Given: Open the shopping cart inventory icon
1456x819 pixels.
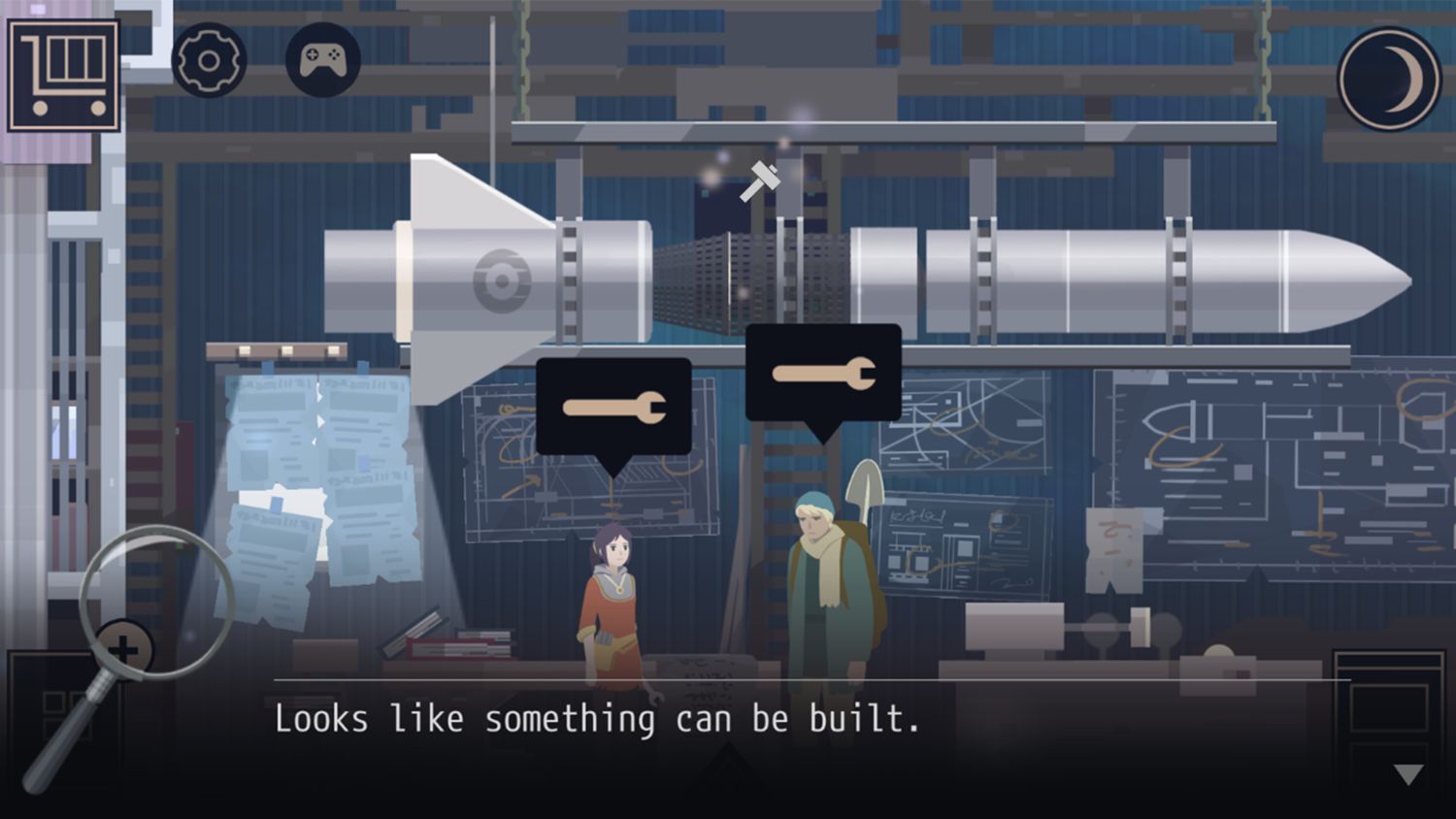Looking at the screenshot, I should pyautogui.click(x=64, y=75).
